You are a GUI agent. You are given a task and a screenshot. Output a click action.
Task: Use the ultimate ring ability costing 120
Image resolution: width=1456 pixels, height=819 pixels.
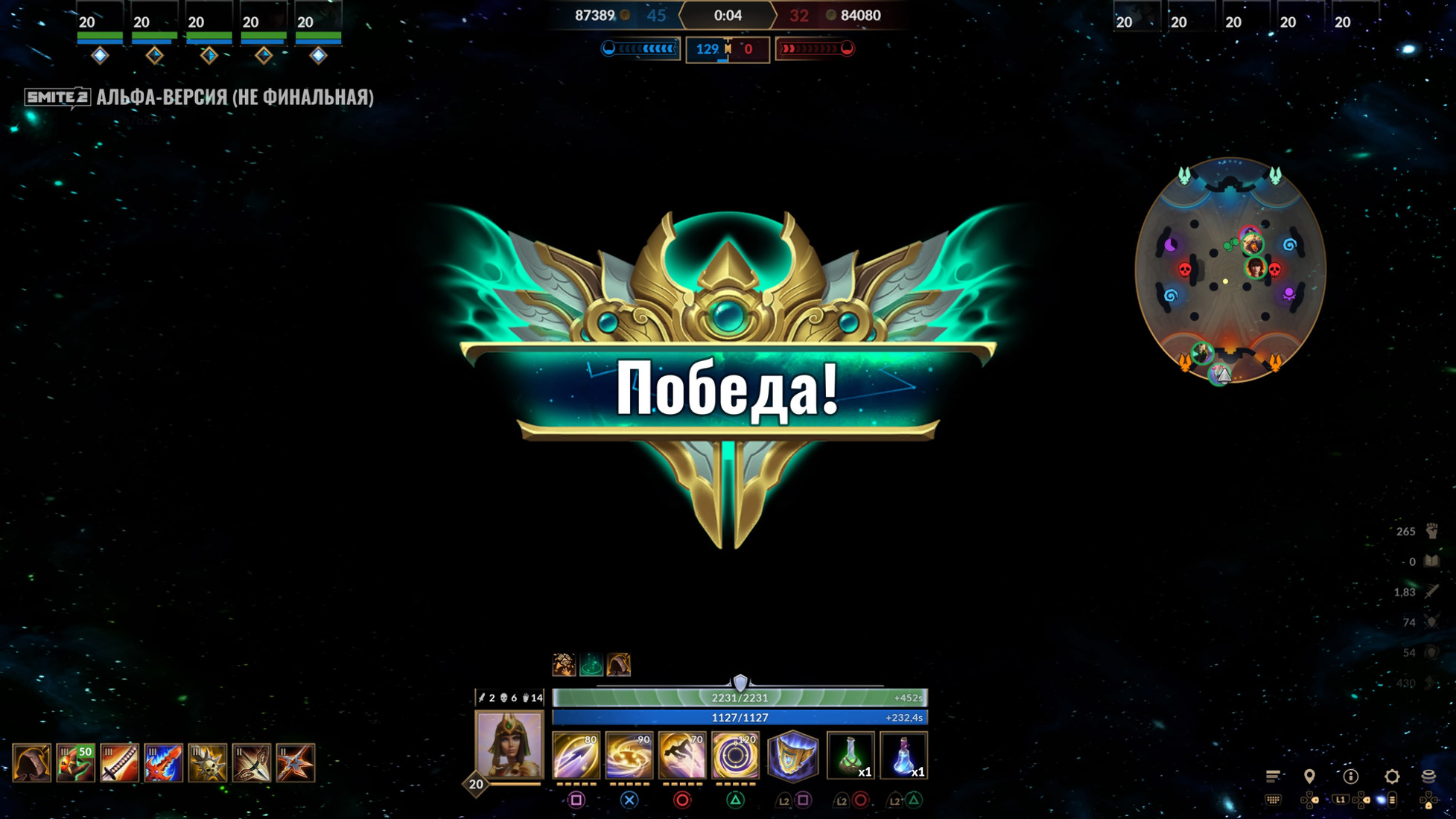[x=734, y=756]
